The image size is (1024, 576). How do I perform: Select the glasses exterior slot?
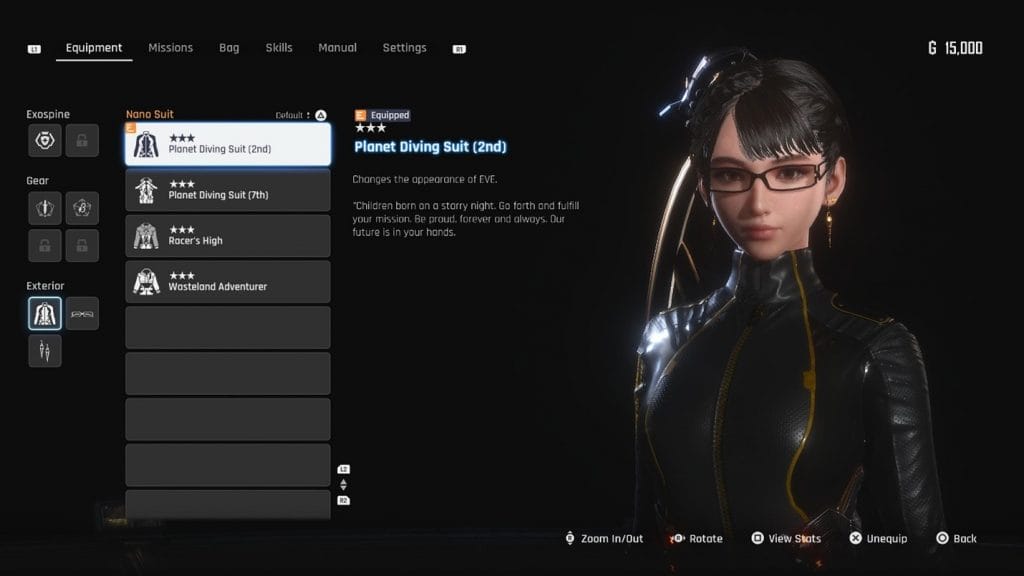click(82, 313)
